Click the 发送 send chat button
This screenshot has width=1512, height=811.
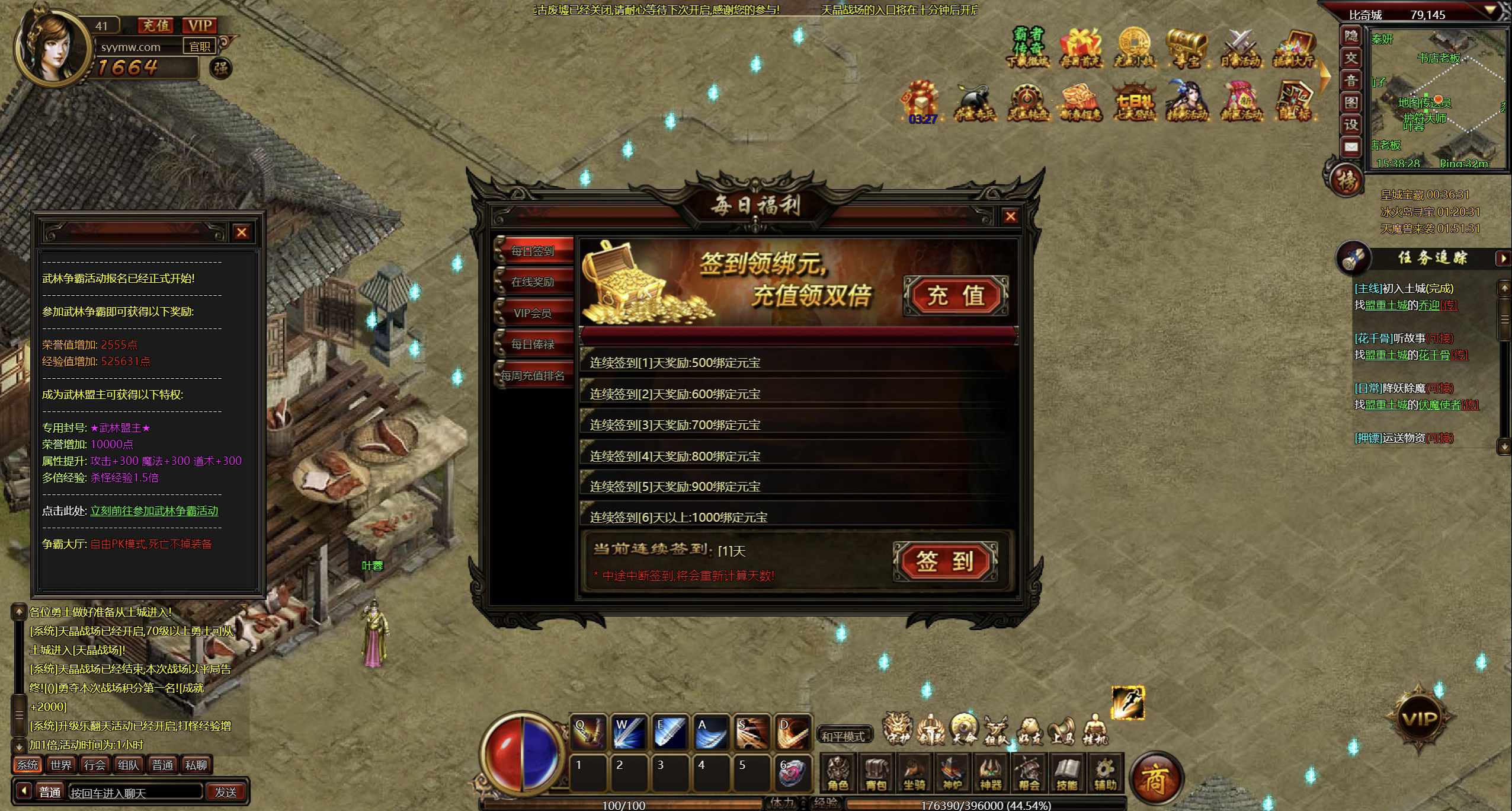(x=226, y=792)
